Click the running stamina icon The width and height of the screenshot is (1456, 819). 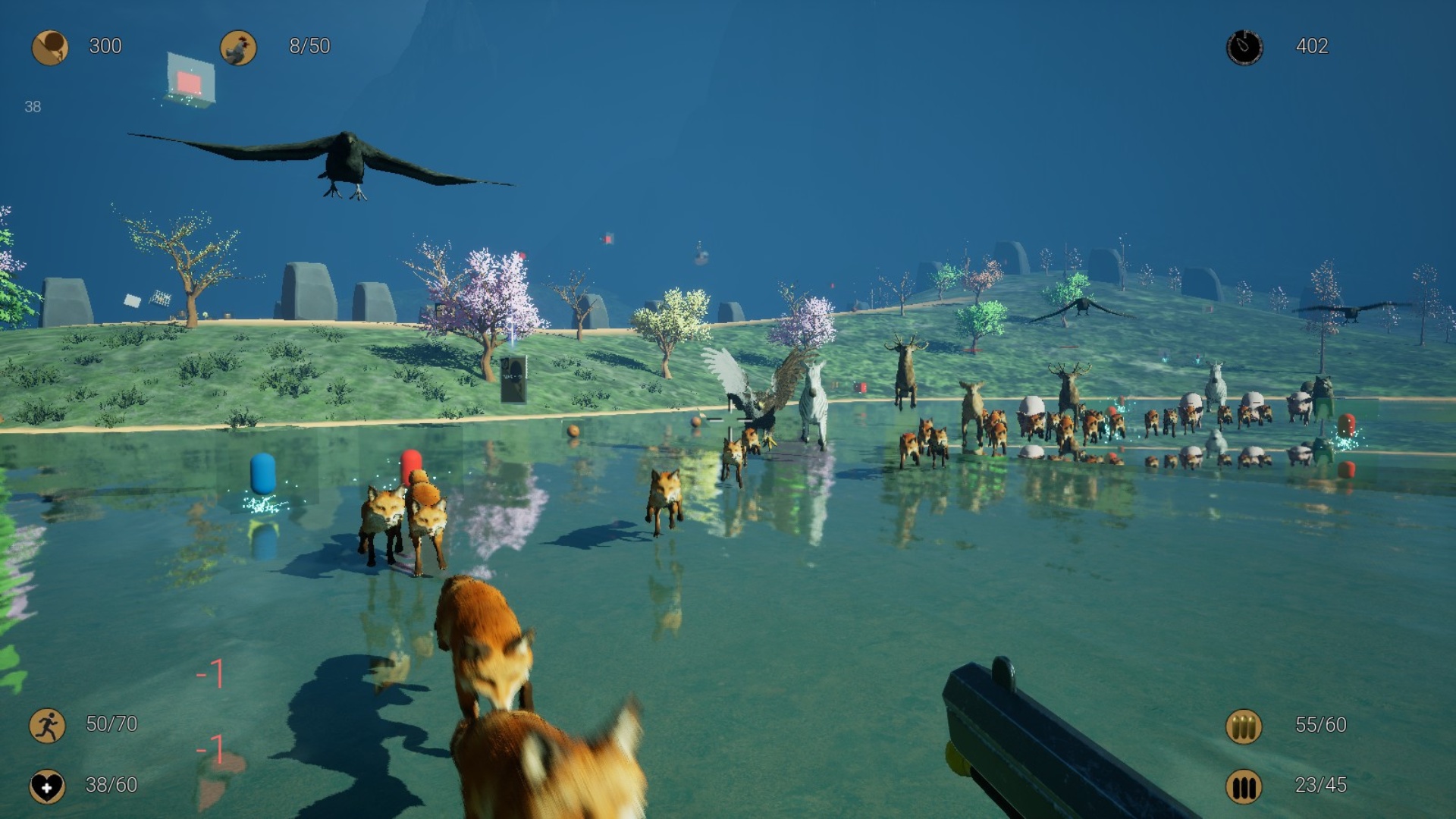tap(47, 724)
